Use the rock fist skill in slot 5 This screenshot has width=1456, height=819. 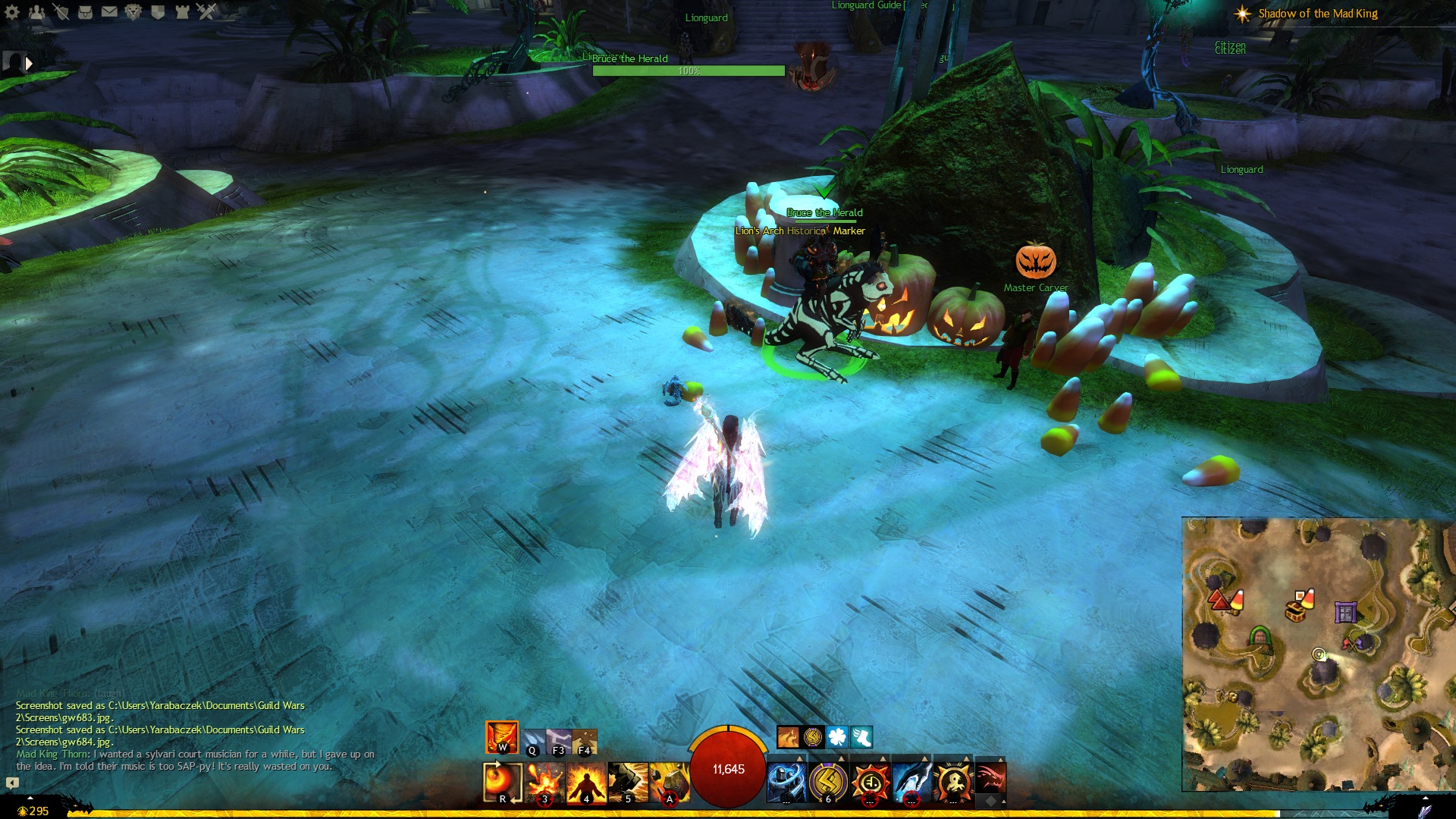tap(628, 782)
